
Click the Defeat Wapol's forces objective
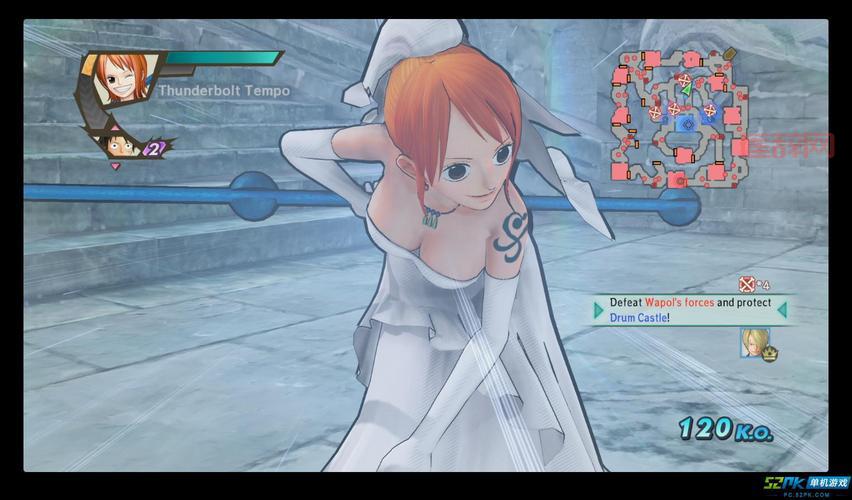(689, 309)
